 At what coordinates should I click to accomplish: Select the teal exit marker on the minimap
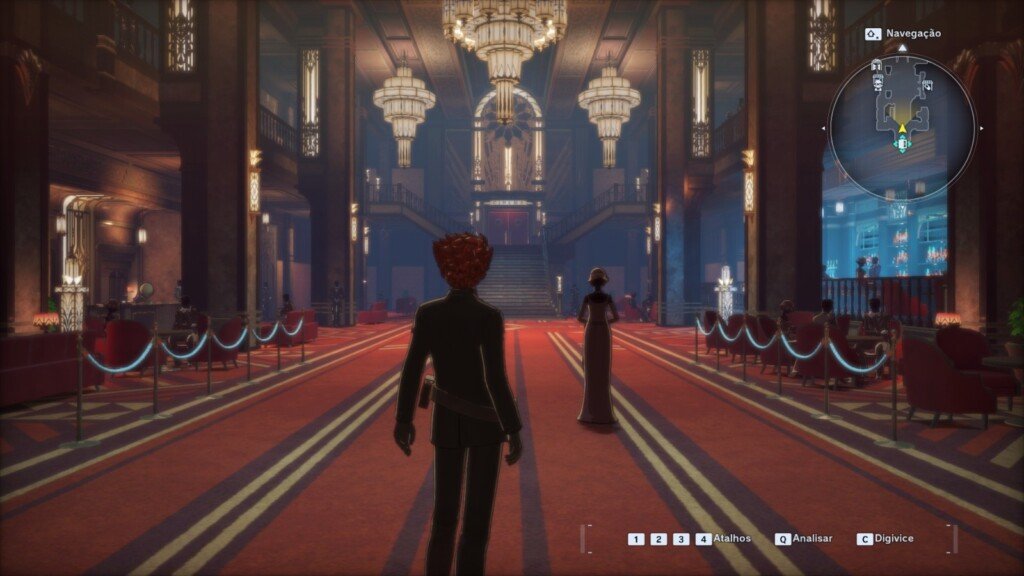(902, 145)
